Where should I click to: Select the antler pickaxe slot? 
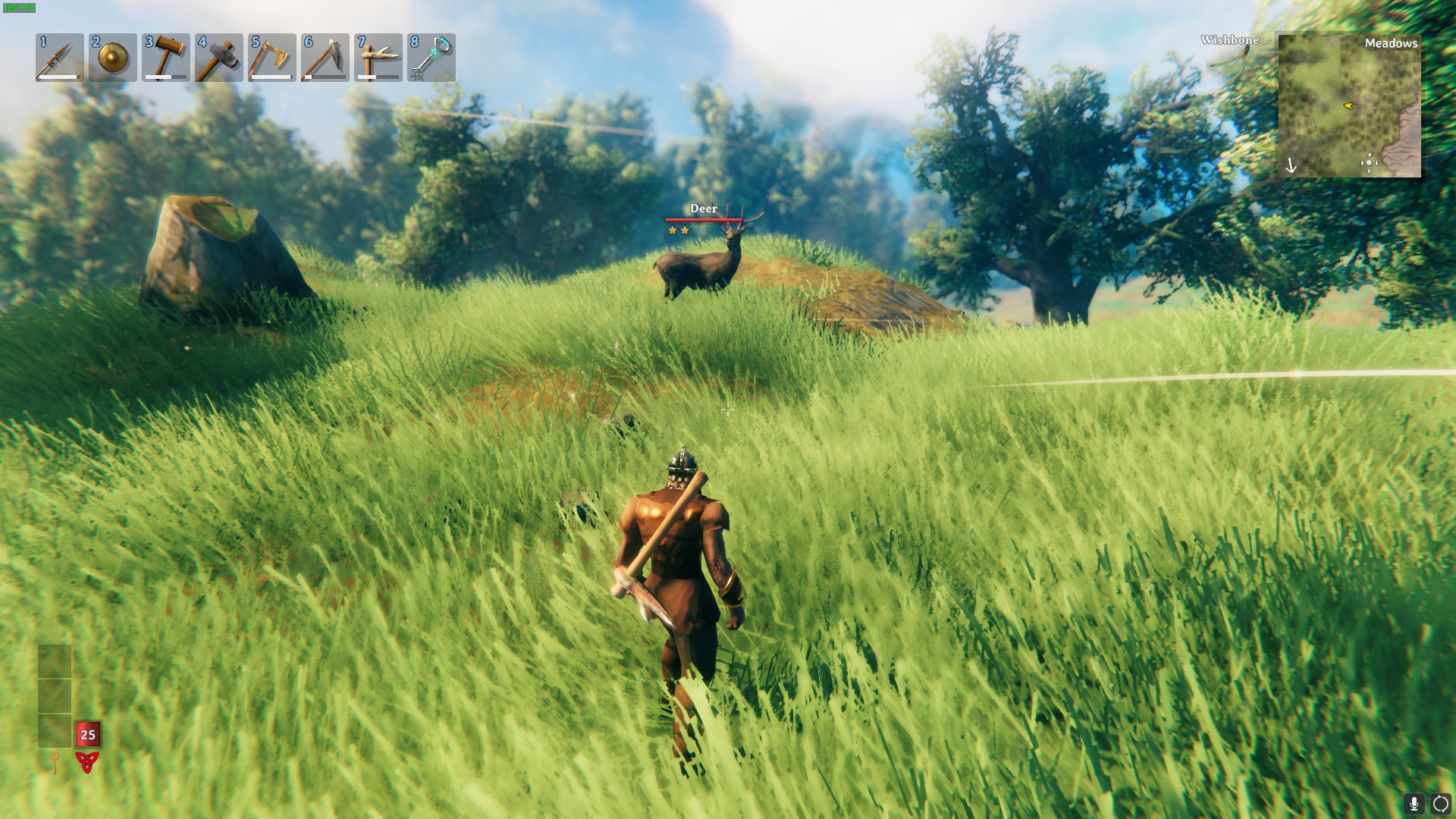tap(378, 58)
